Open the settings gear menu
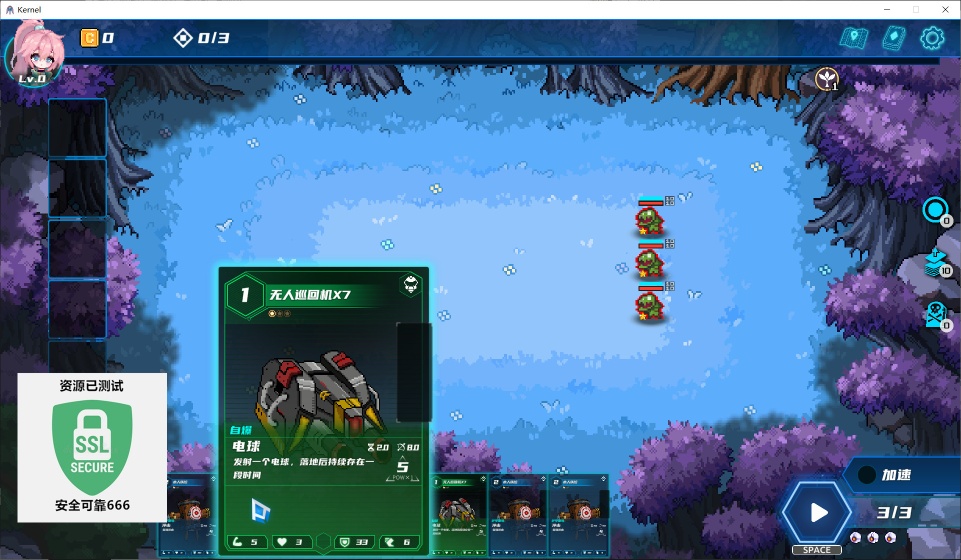This screenshot has width=961, height=560. [x=932, y=39]
